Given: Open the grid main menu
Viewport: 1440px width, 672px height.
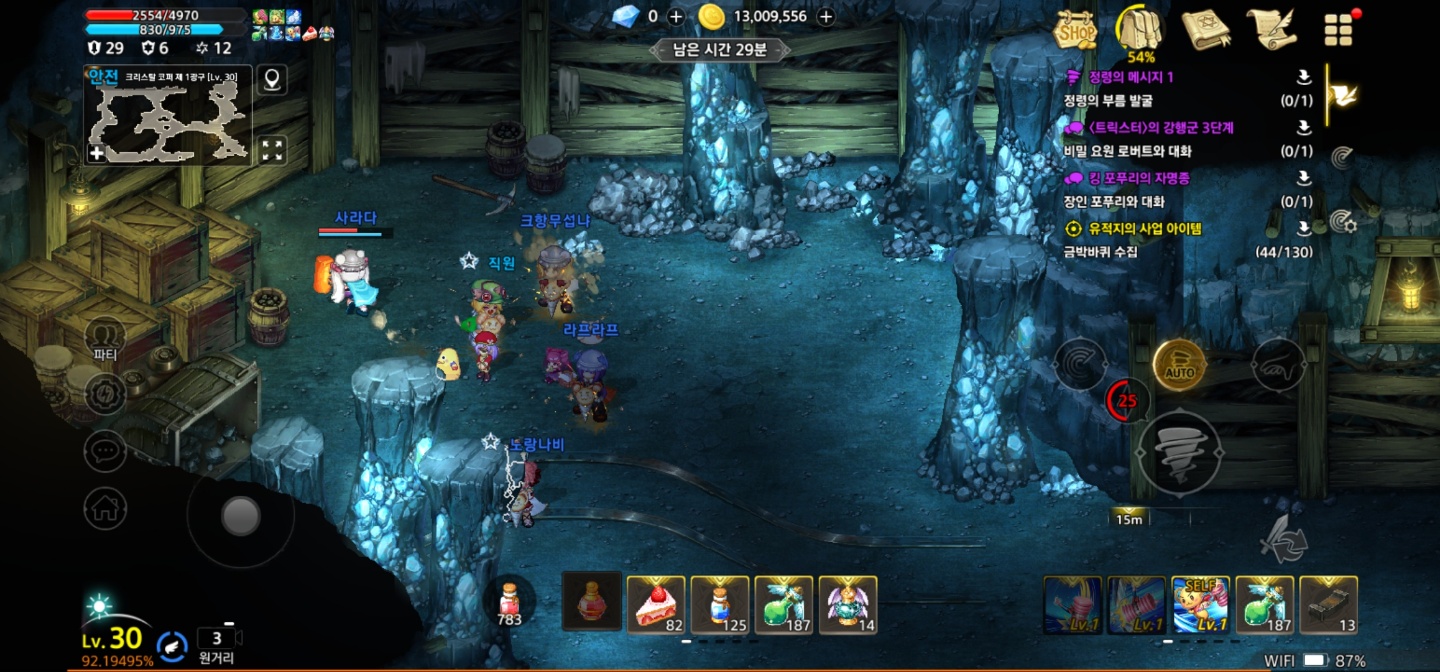Looking at the screenshot, I should (x=1338, y=30).
